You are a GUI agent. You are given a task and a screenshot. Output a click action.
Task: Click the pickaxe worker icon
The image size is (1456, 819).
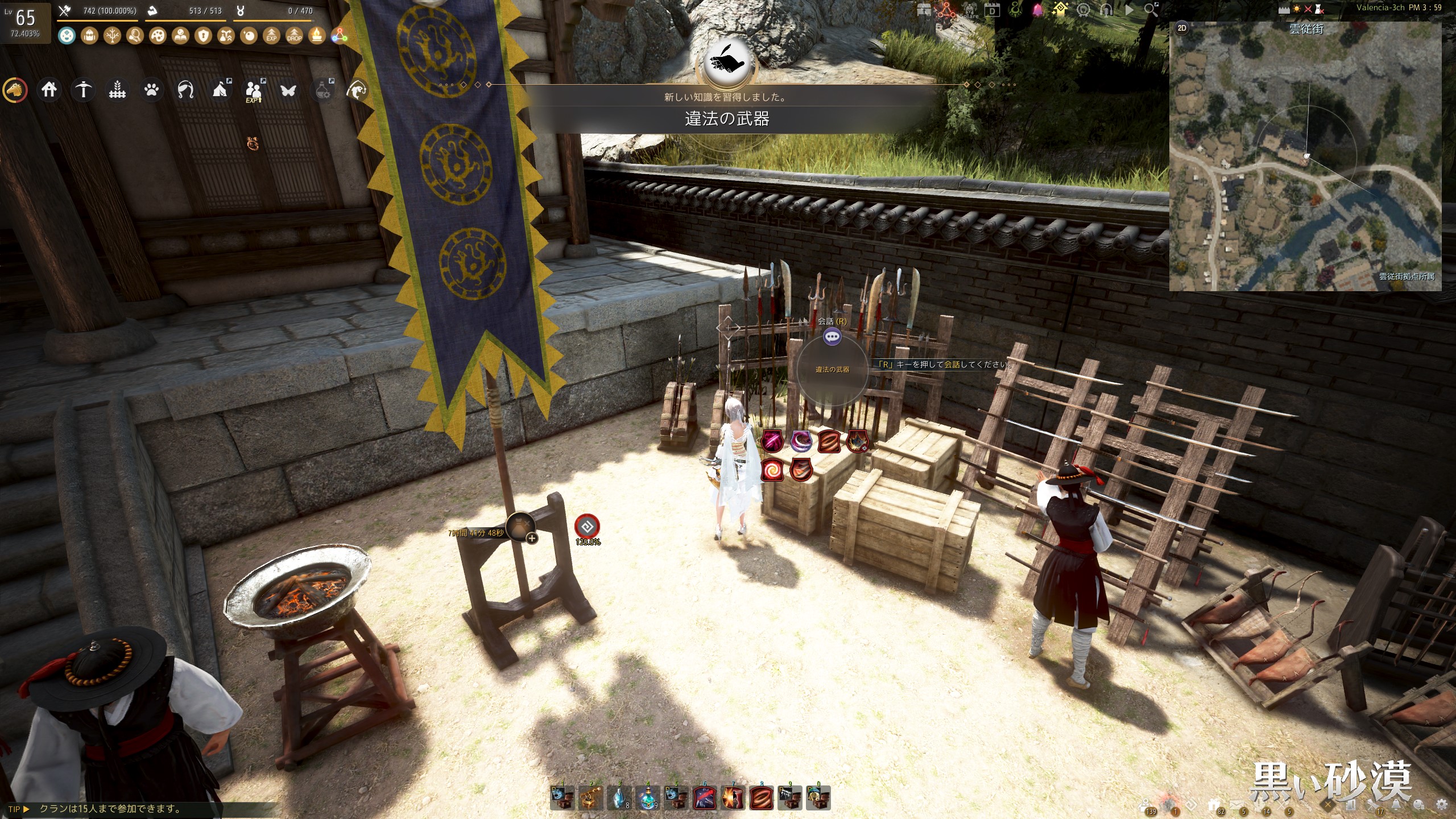click(x=84, y=90)
